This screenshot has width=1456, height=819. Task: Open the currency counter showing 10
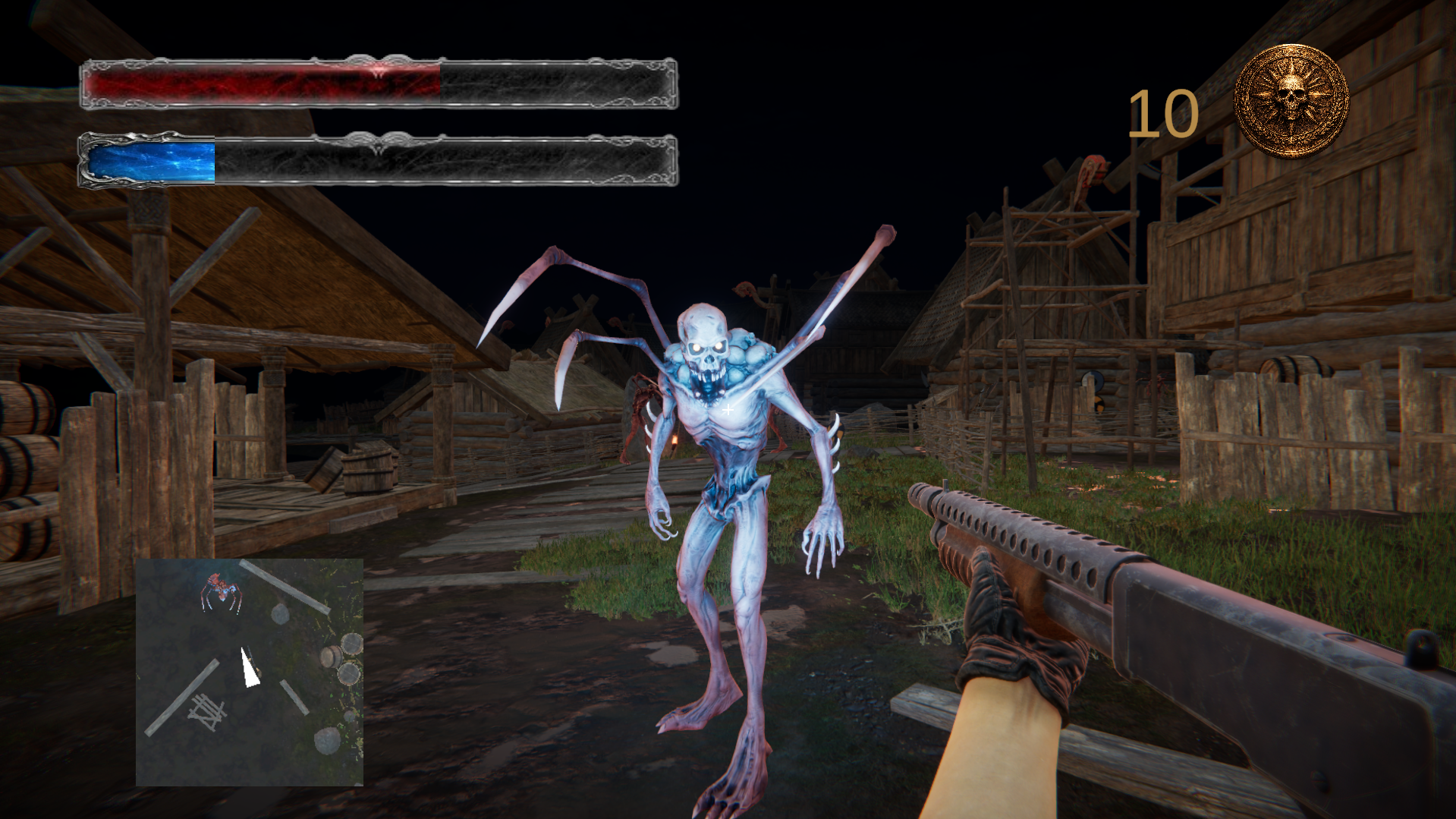coord(1160,112)
